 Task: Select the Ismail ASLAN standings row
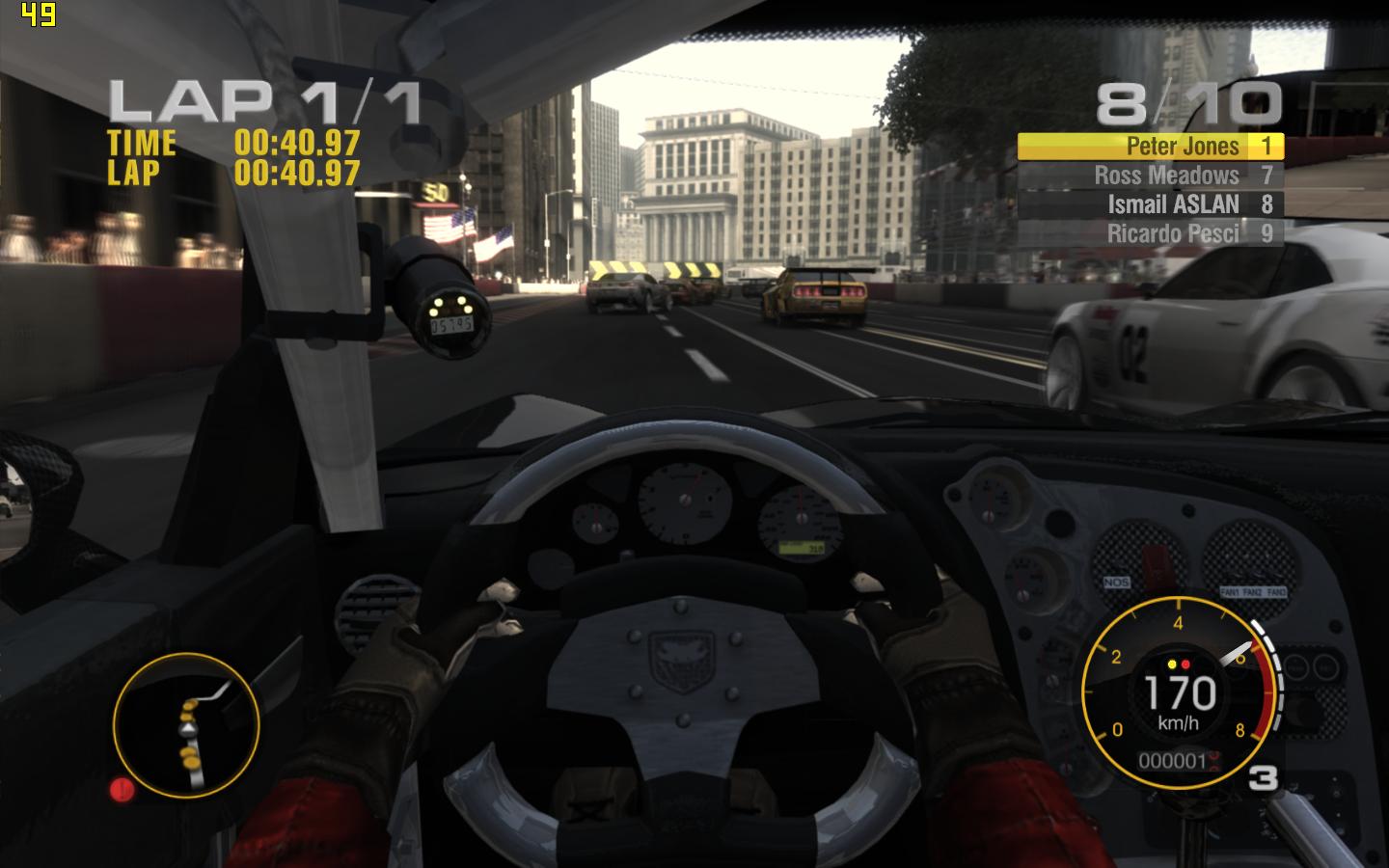[x=1150, y=204]
